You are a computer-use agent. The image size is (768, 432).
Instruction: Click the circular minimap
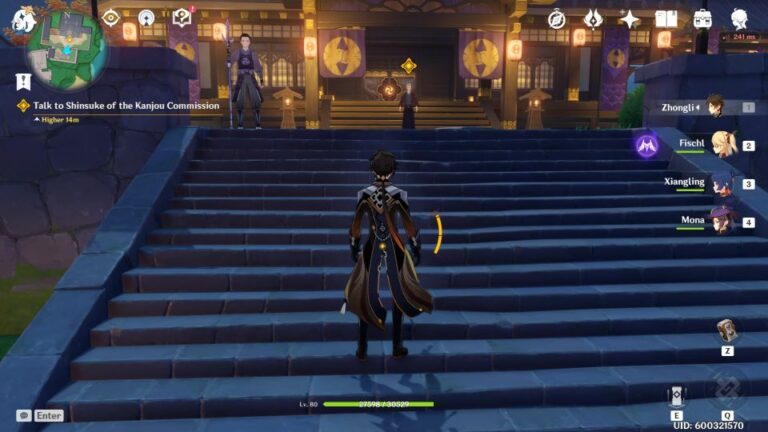coord(67,47)
